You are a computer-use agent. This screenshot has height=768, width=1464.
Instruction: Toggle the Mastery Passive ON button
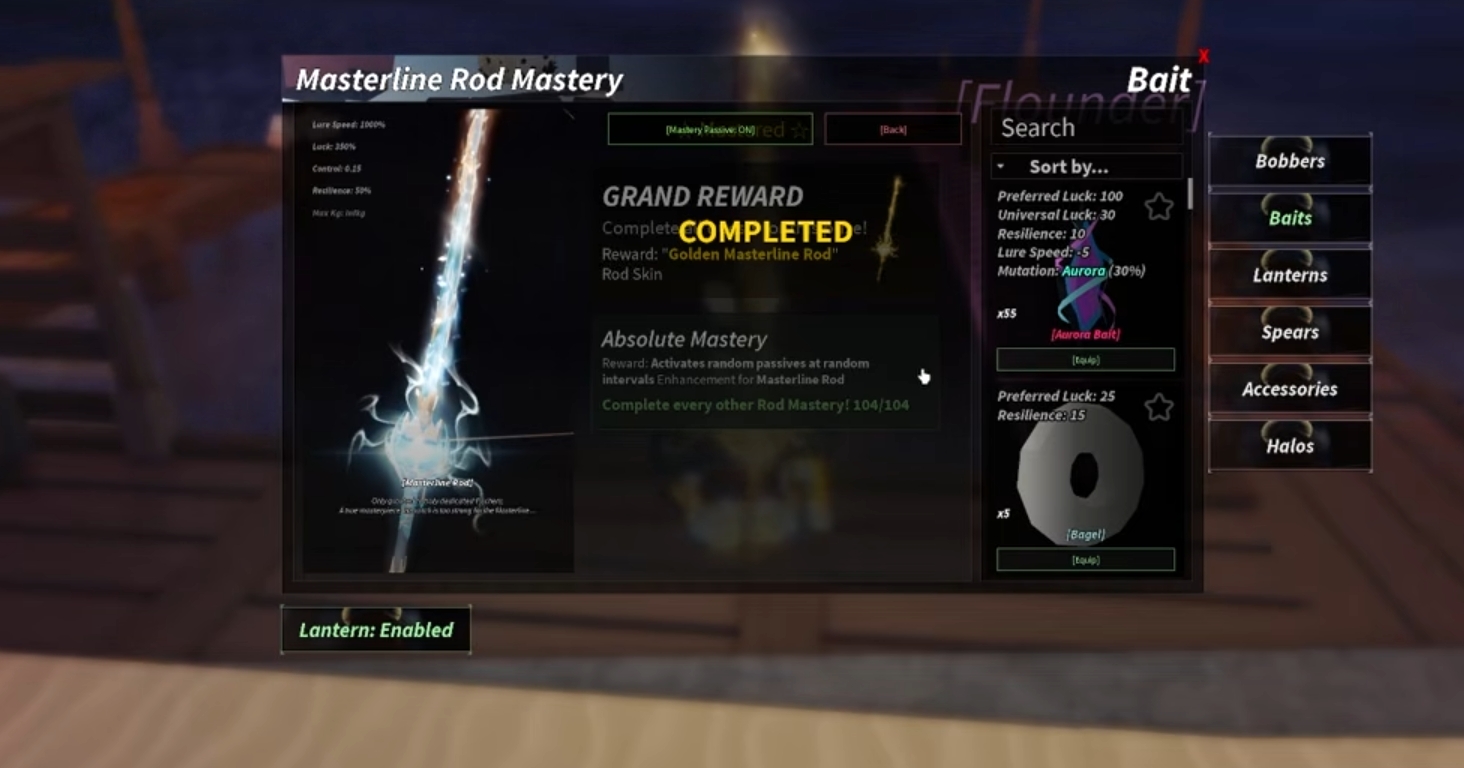[709, 129]
